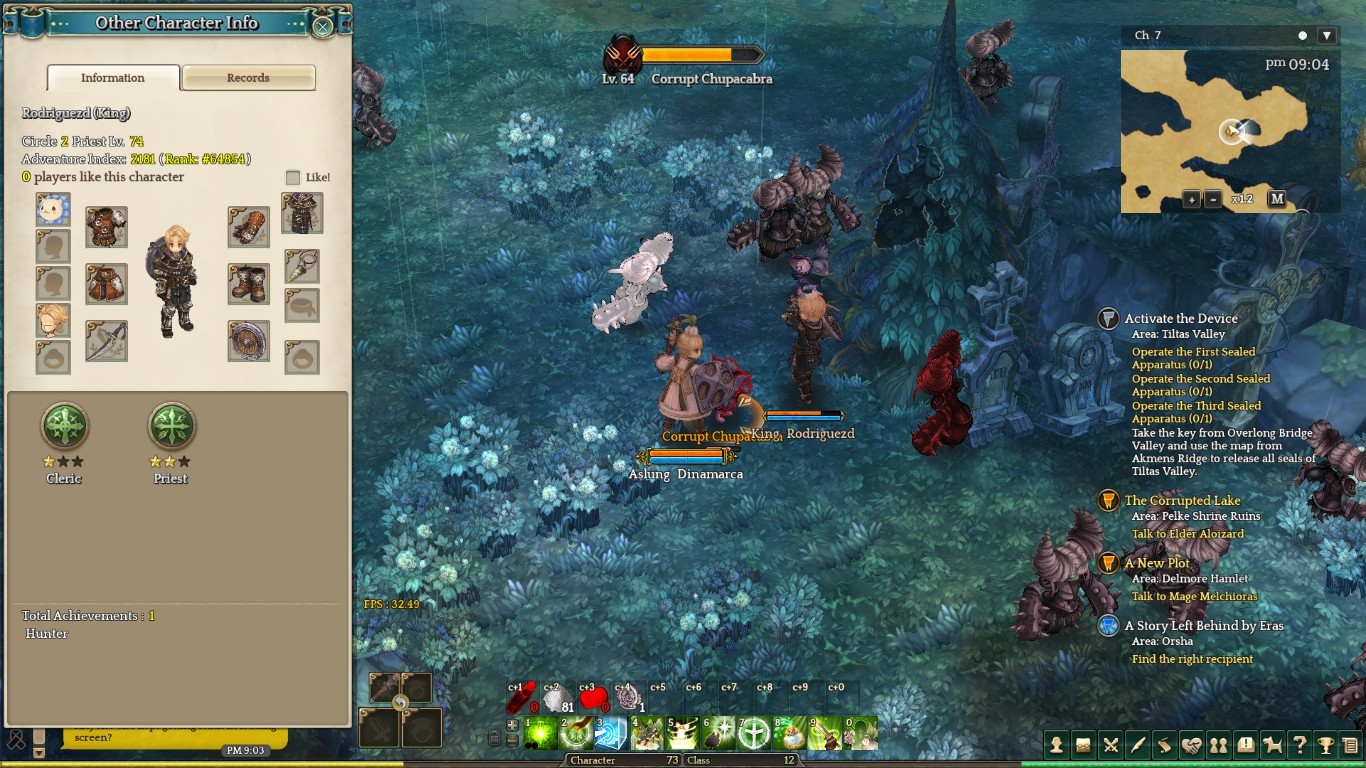Inspect the fang necklace slot
1366x768 pixels.
point(302,266)
